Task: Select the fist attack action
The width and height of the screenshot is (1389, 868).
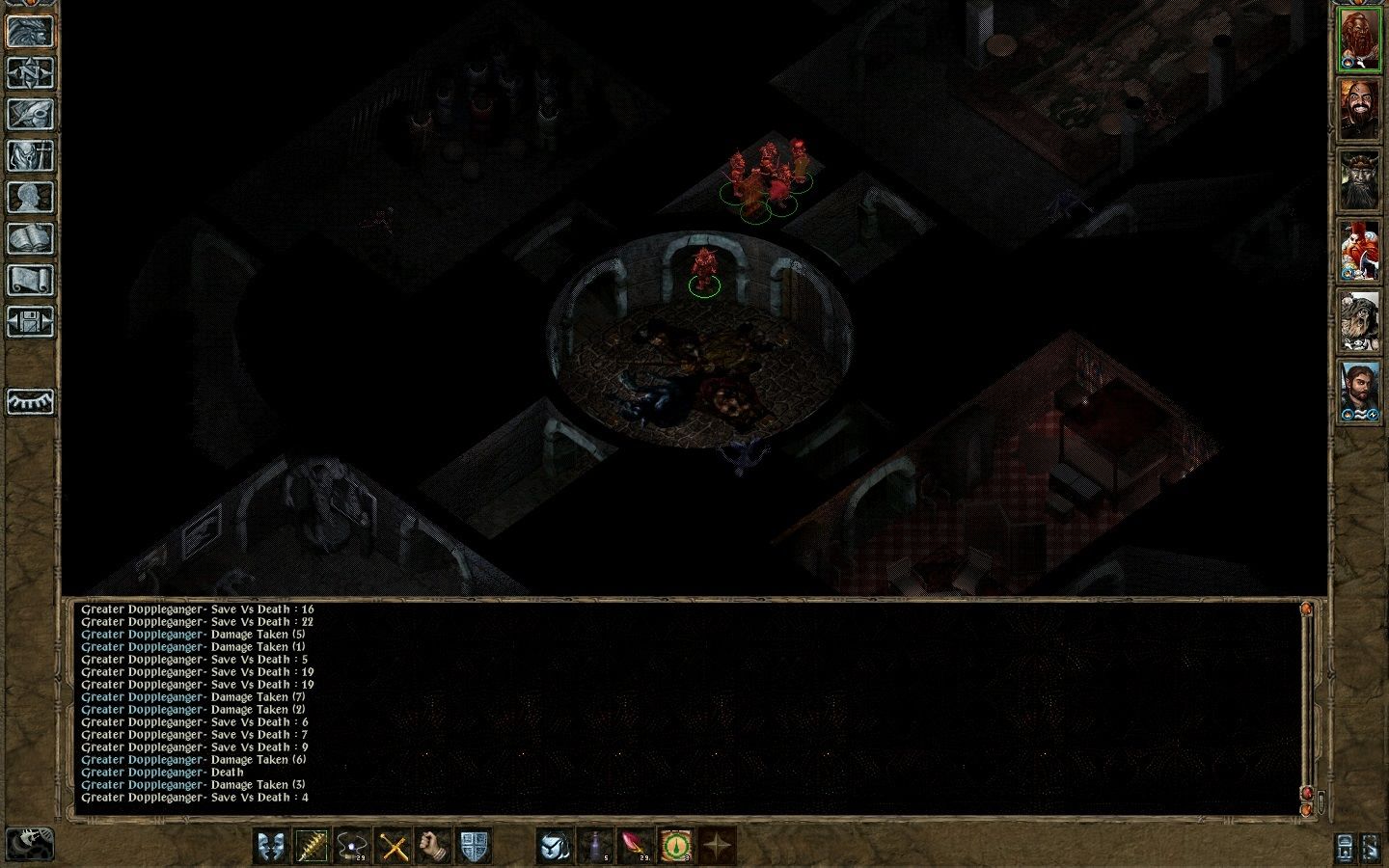Action: 427,847
